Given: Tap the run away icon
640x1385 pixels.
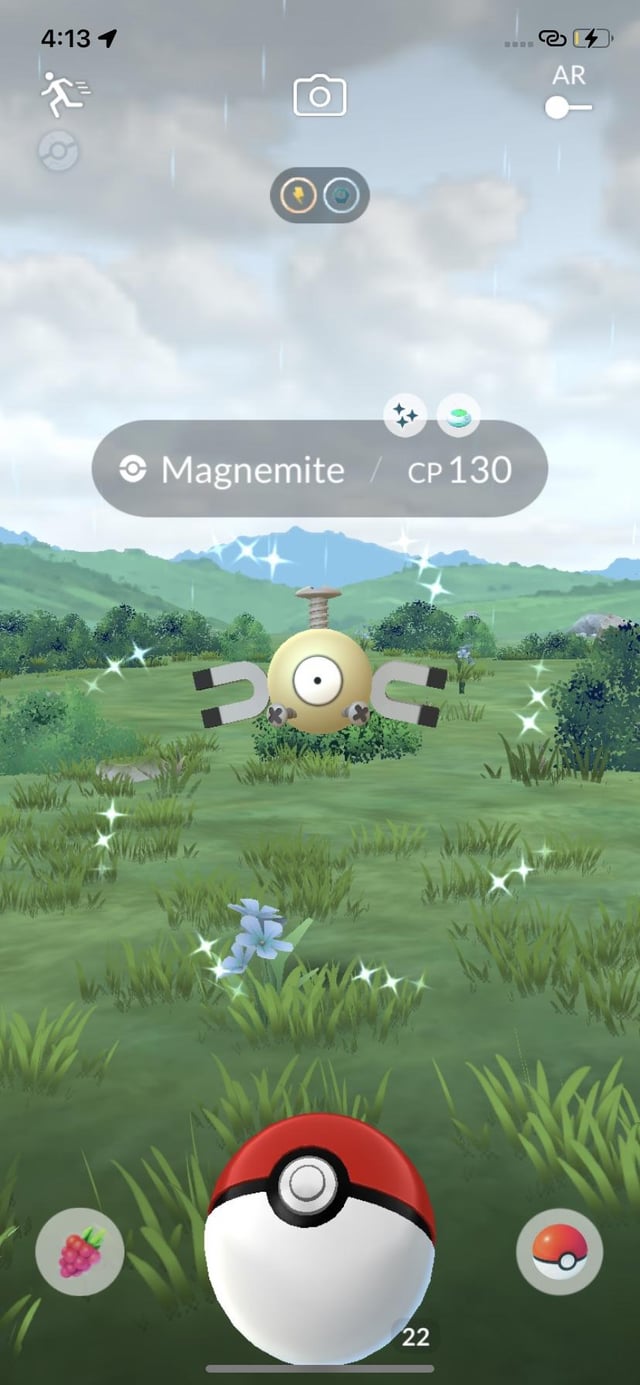Looking at the screenshot, I should coord(65,94).
